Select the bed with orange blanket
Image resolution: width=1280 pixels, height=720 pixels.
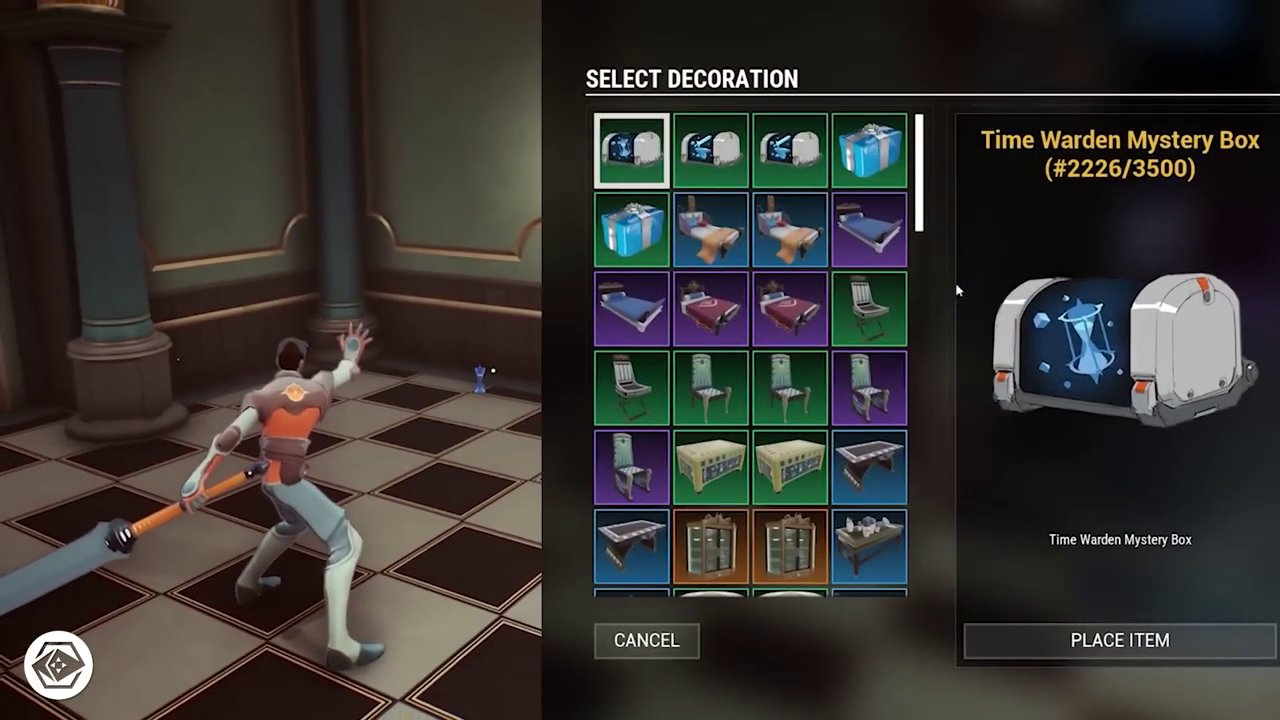click(x=710, y=229)
